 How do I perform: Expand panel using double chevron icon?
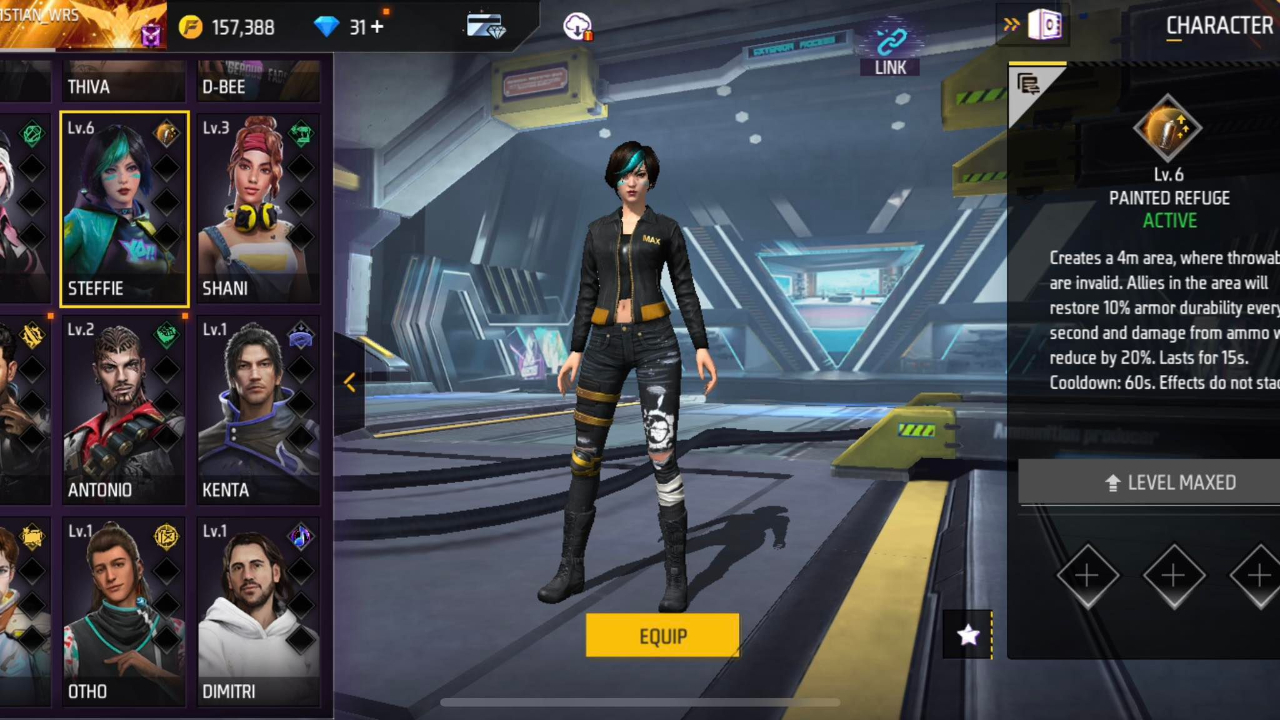(x=1011, y=25)
